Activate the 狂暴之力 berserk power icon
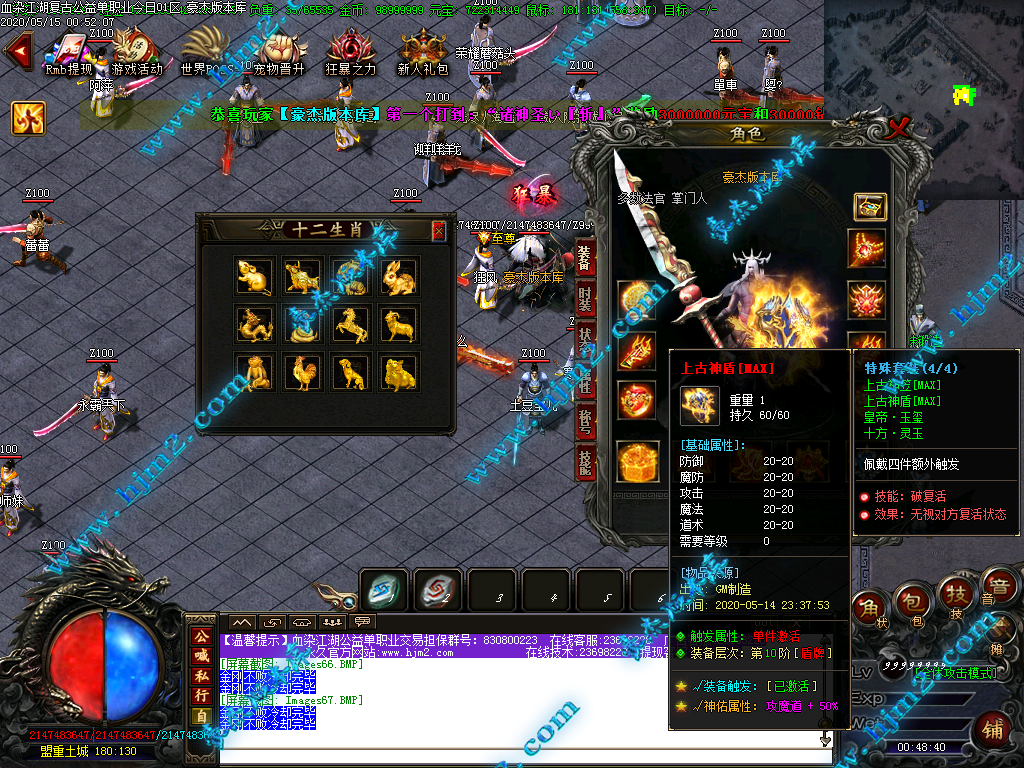 [x=351, y=53]
